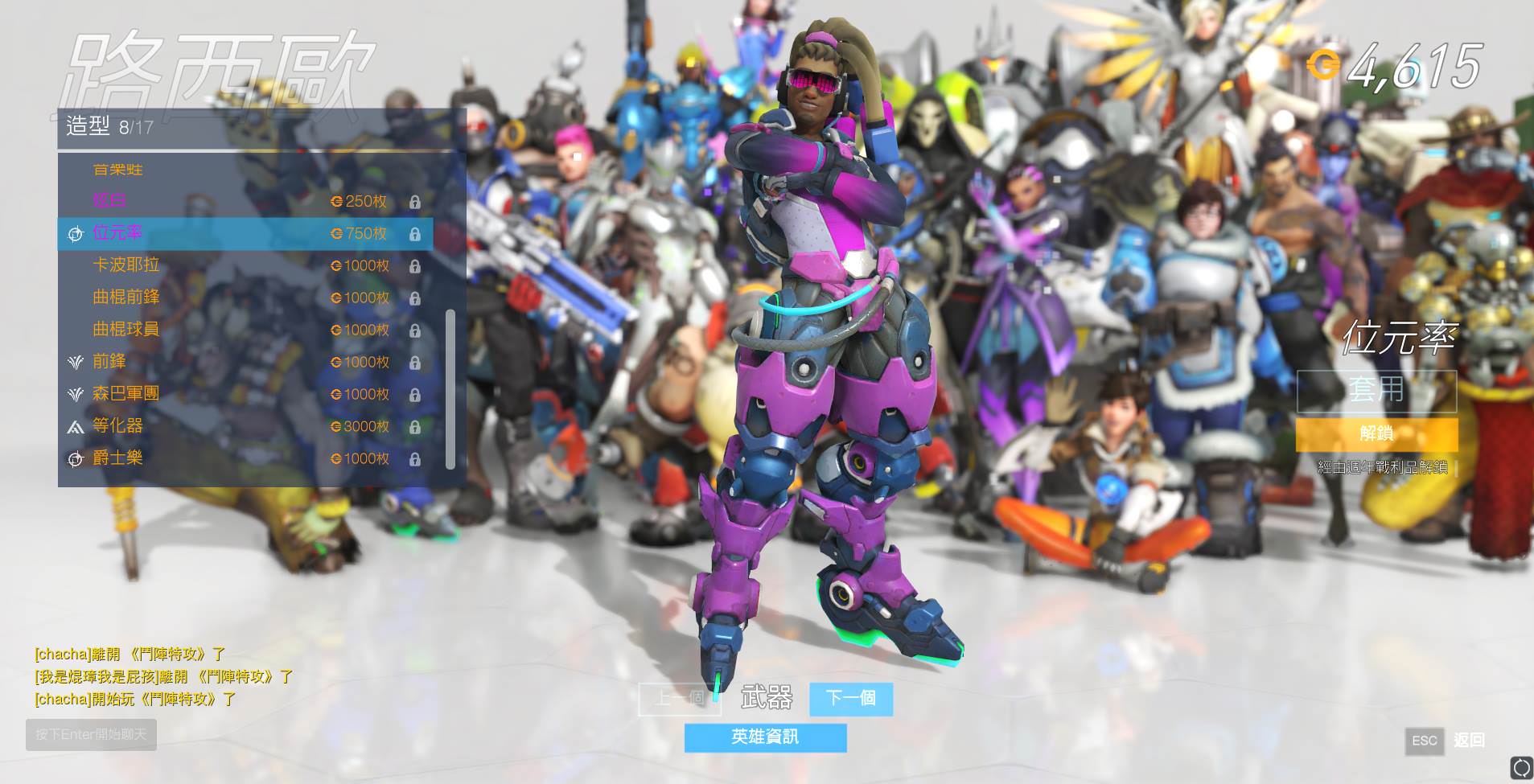Click the ESC 返回 control to go back

(1424, 741)
